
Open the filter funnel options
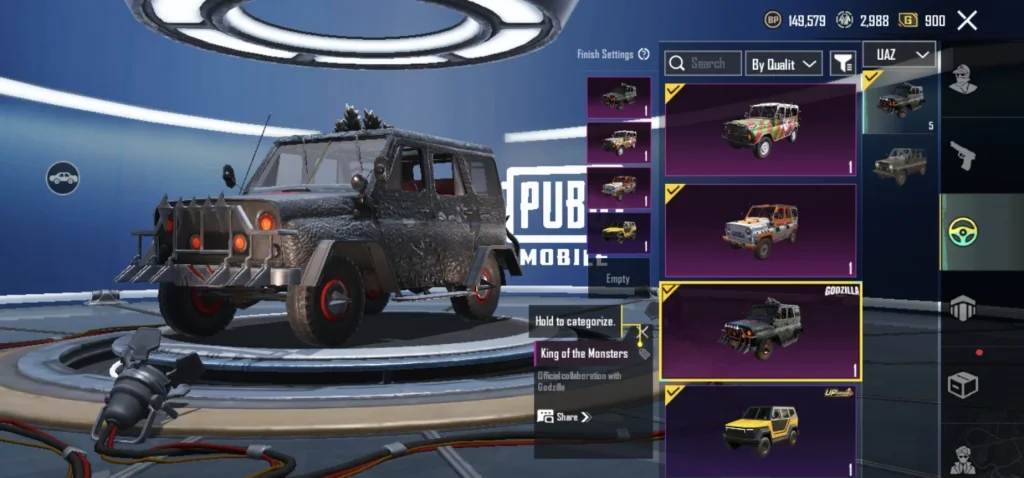tap(843, 63)
